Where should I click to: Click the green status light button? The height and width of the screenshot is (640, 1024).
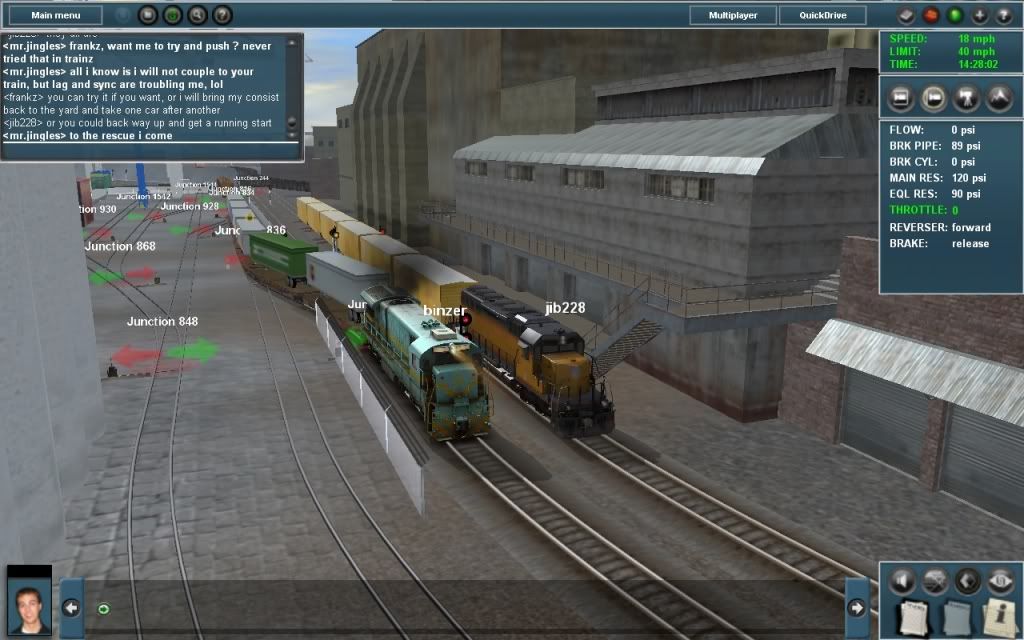(954, 15)
